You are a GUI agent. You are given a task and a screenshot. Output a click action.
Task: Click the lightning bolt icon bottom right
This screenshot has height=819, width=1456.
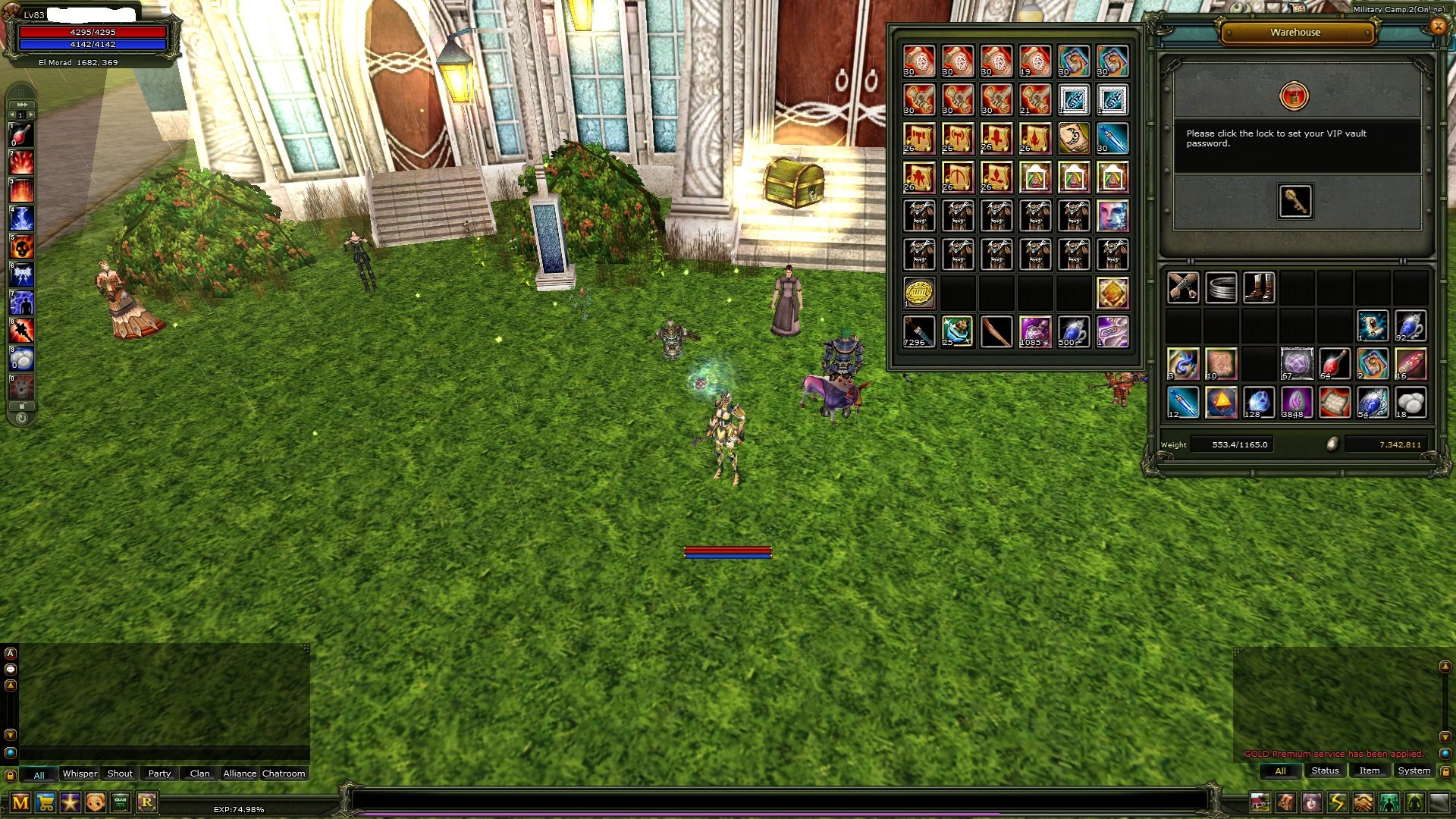[1336, 801]
